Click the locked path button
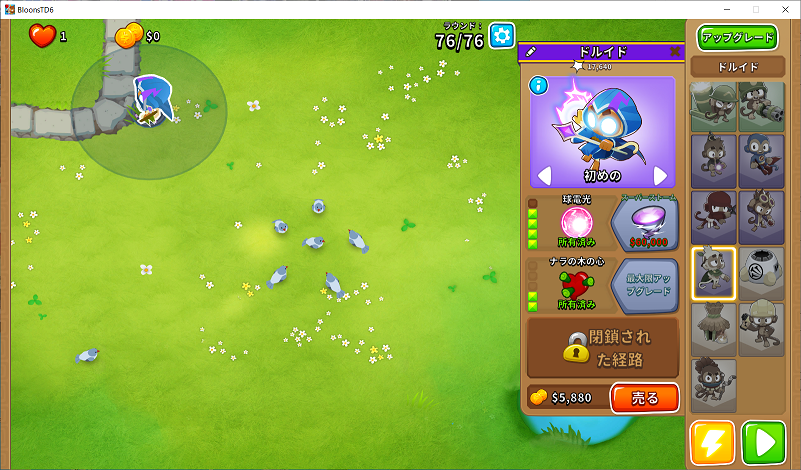Image resolution: width=801 pixels, height=470 pixels. tap(603, 347)
